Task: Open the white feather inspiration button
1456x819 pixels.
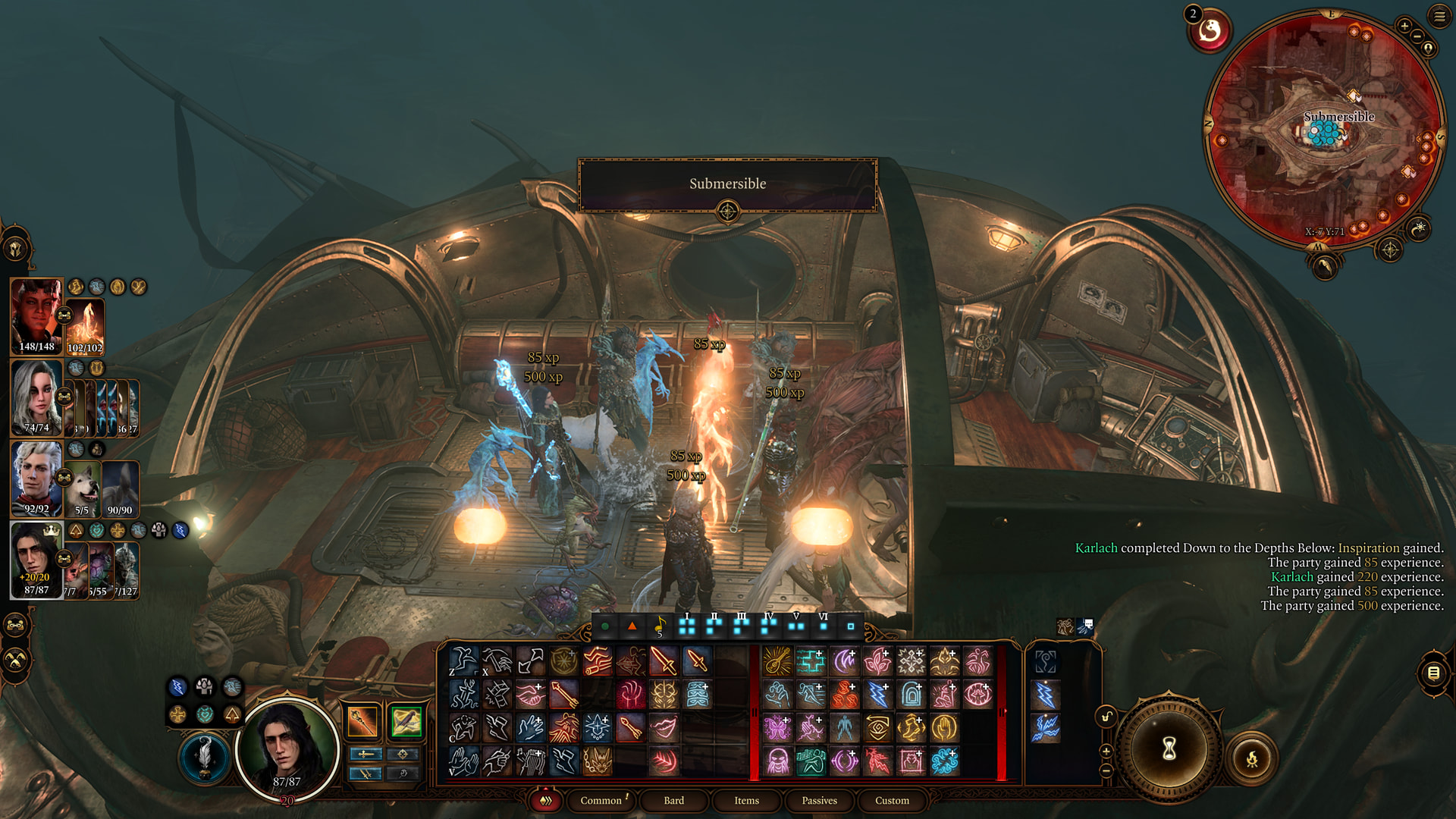Action: point(205,756)
